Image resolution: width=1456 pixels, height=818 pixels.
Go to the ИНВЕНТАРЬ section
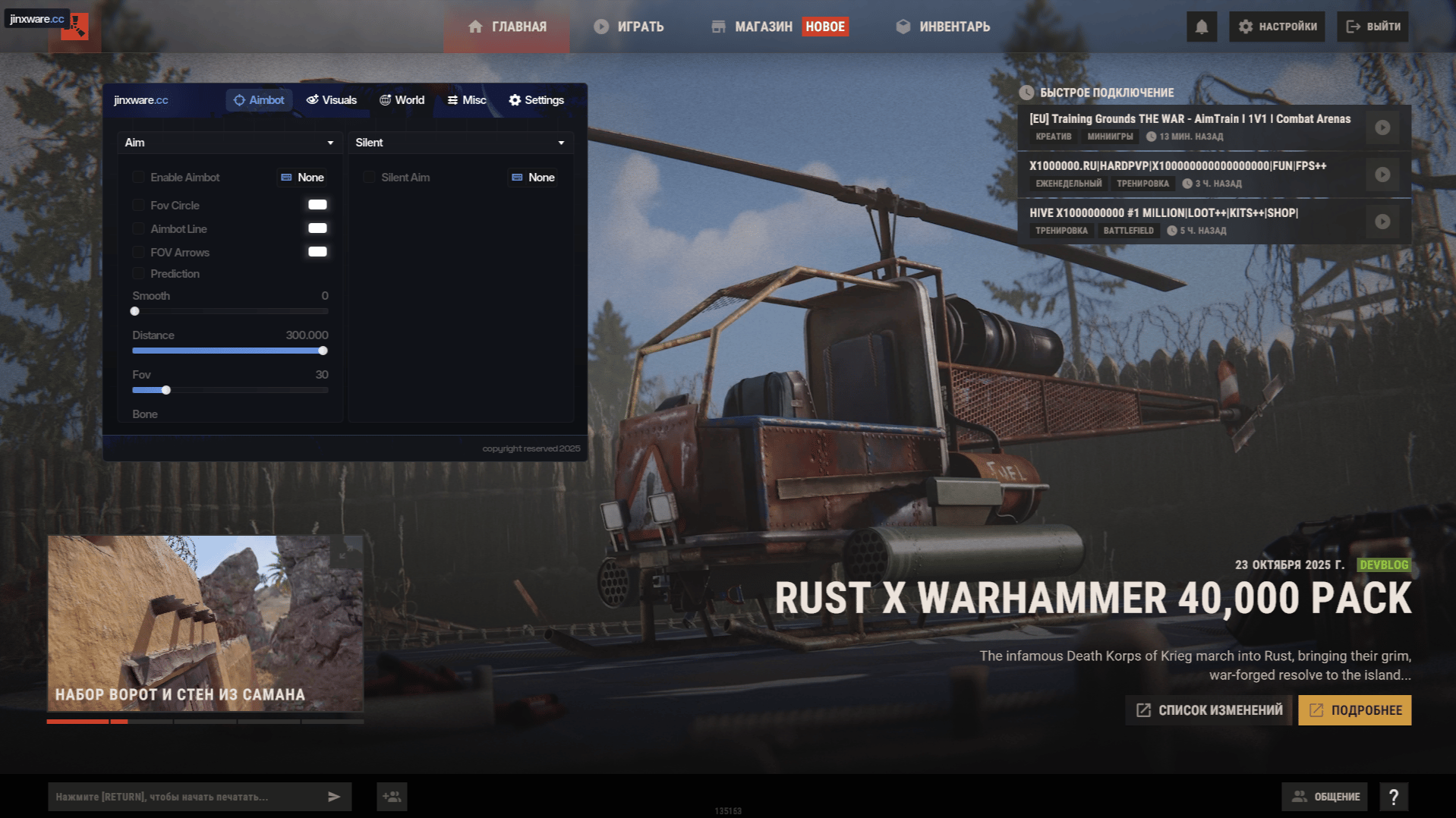[943, 27]
